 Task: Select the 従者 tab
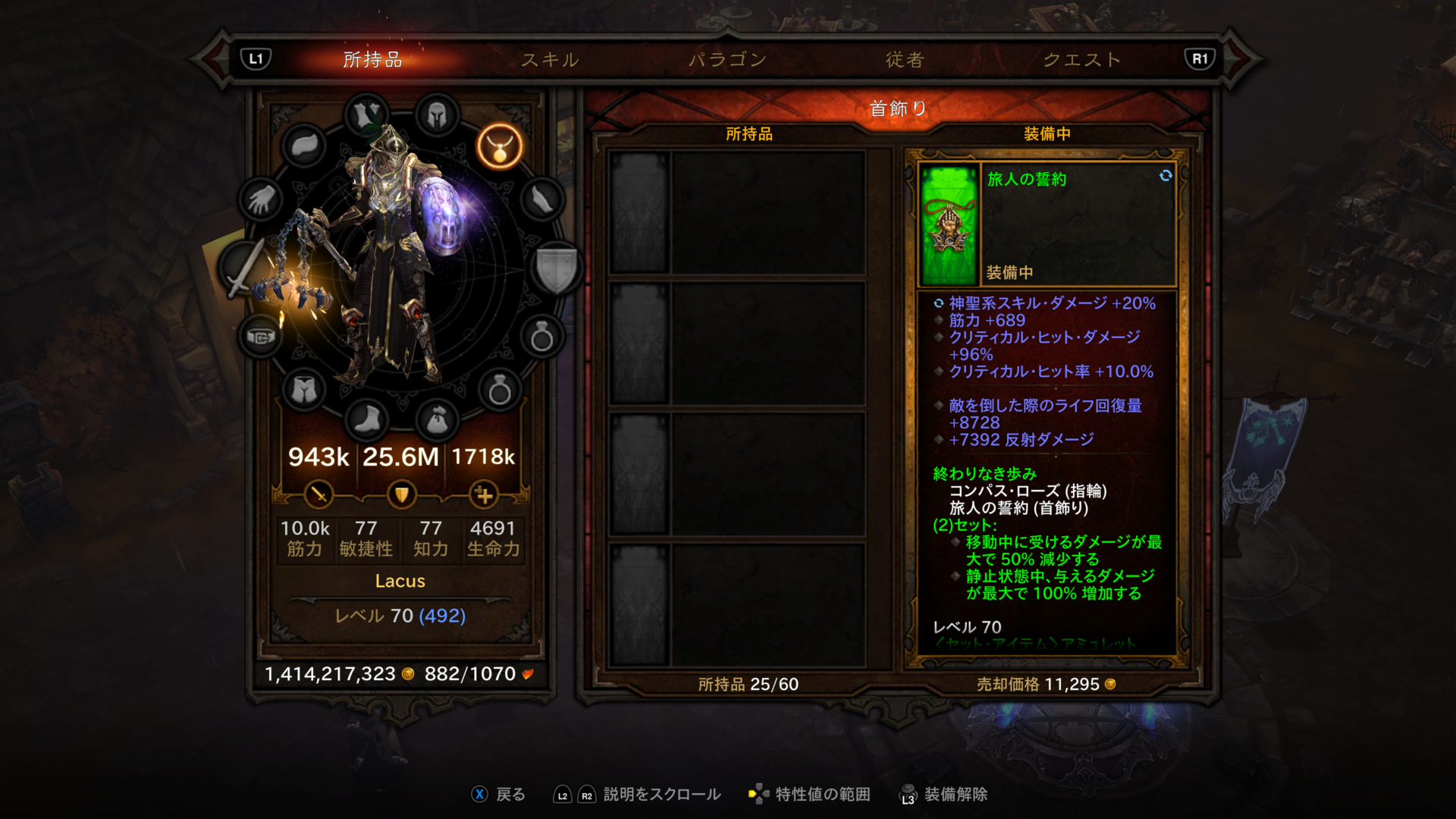click(x=905, y=59)
